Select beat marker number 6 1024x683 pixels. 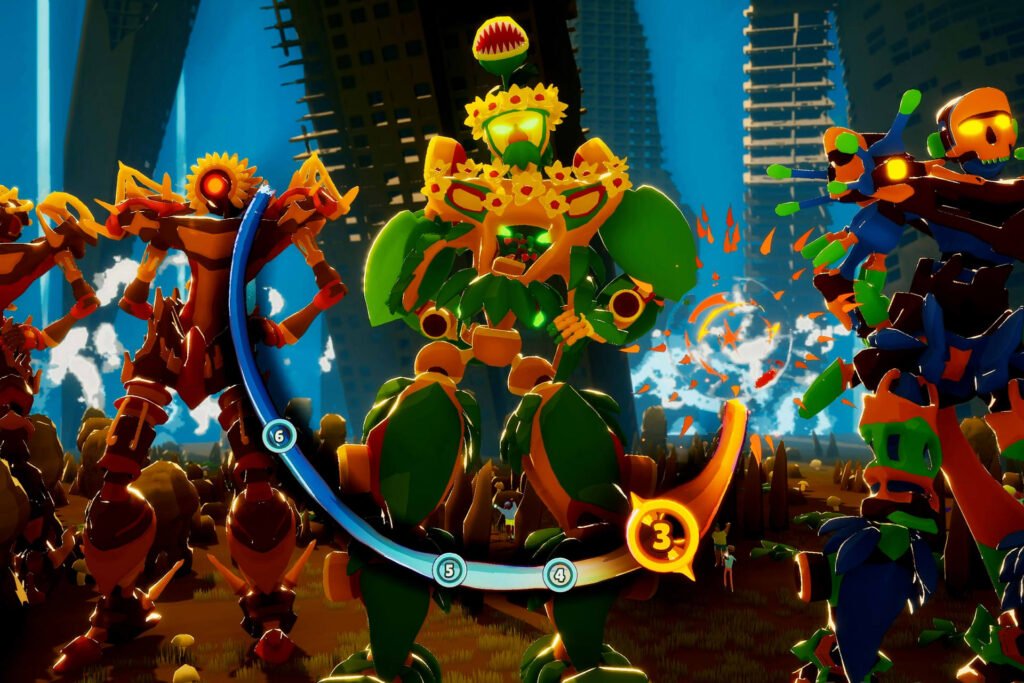point(279,435)
